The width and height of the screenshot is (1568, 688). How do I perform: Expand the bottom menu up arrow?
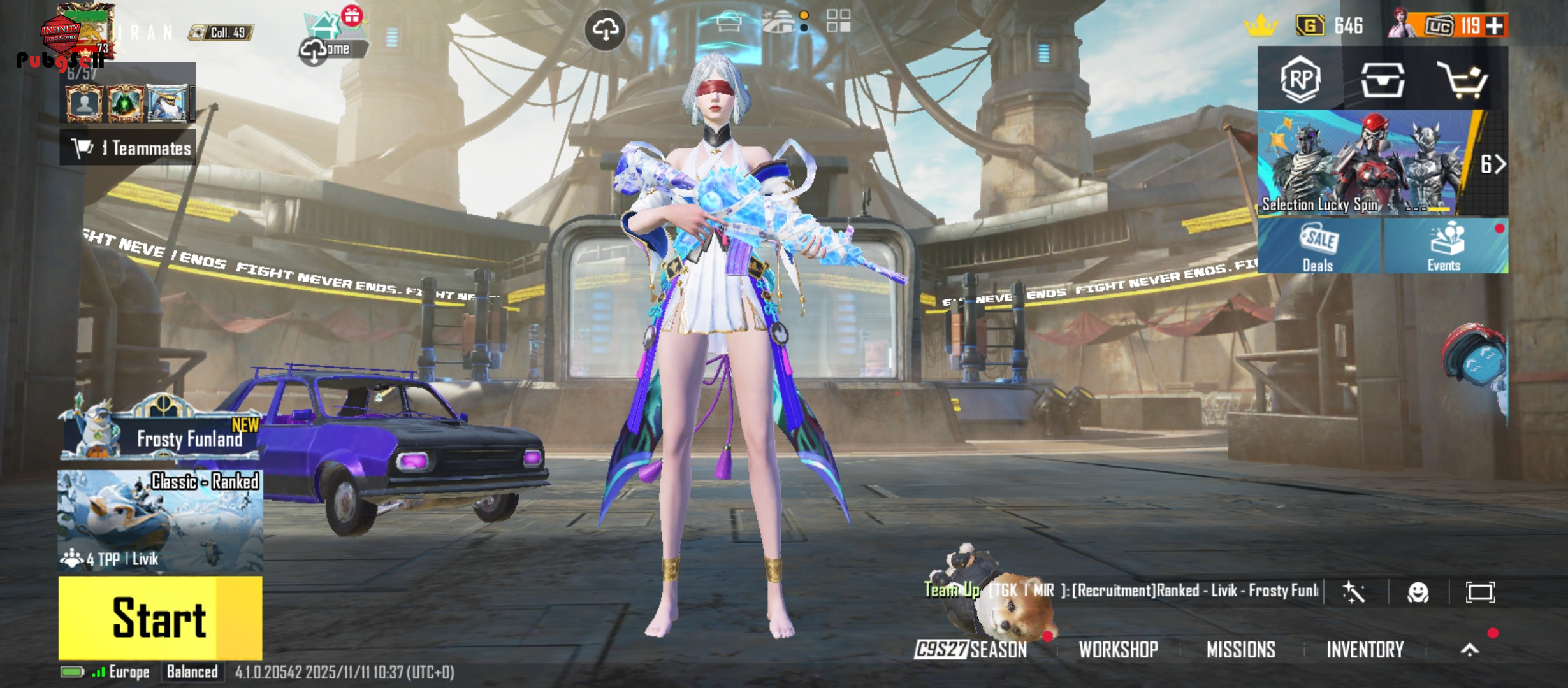[x=1469, y=650]
